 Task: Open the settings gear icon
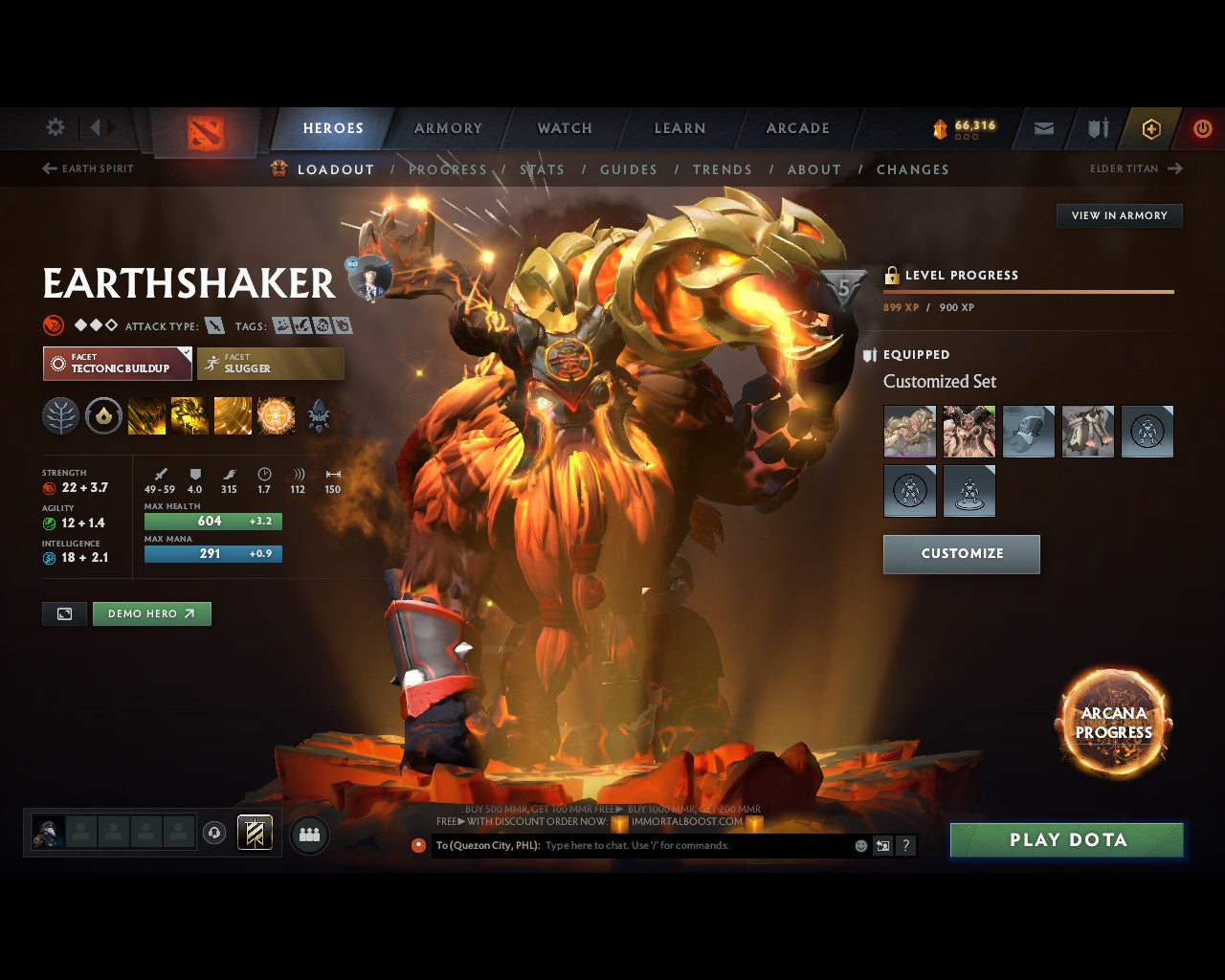[56, 127]
